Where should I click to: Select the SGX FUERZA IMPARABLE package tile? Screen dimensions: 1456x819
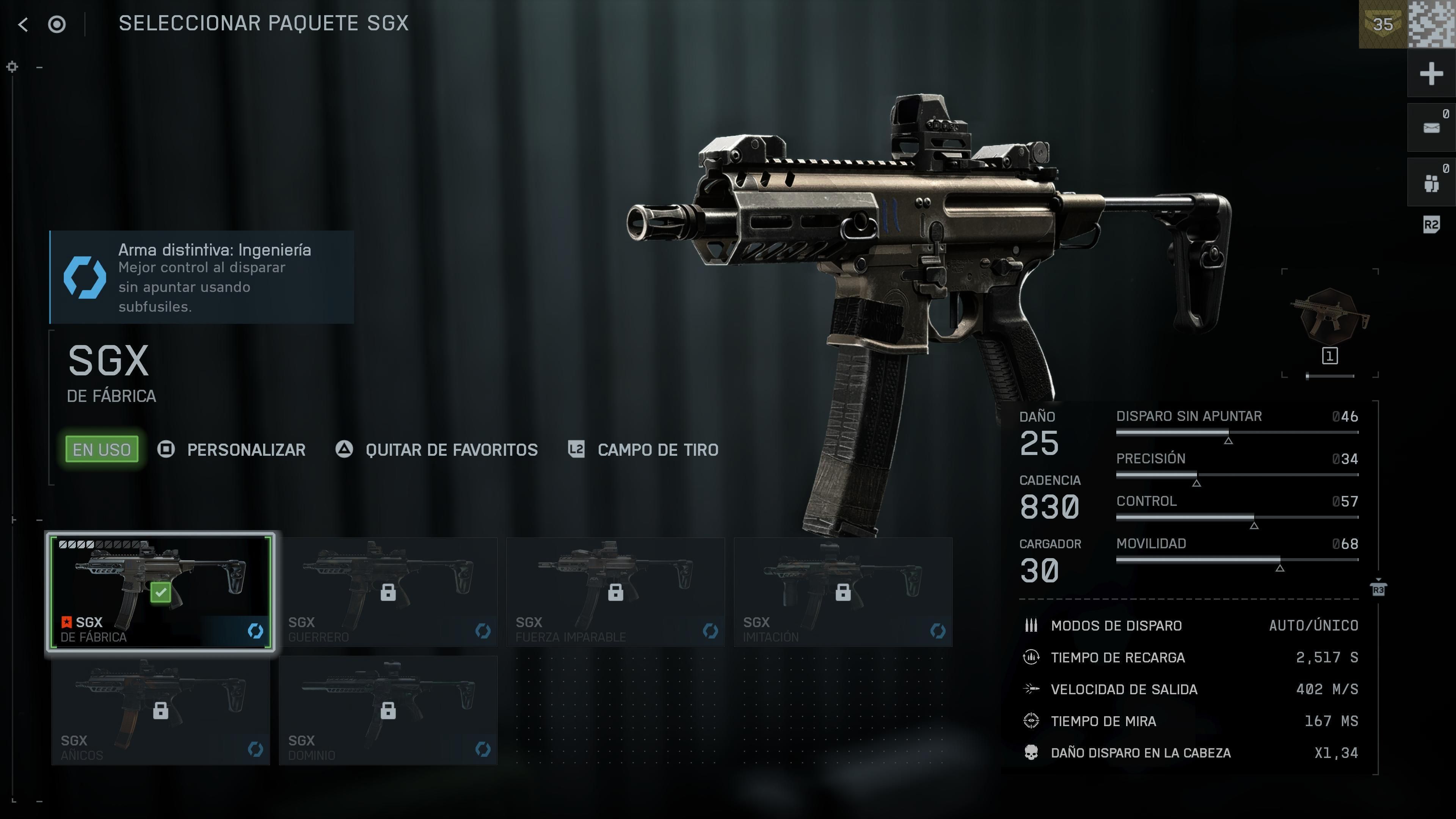pos(616,591)
